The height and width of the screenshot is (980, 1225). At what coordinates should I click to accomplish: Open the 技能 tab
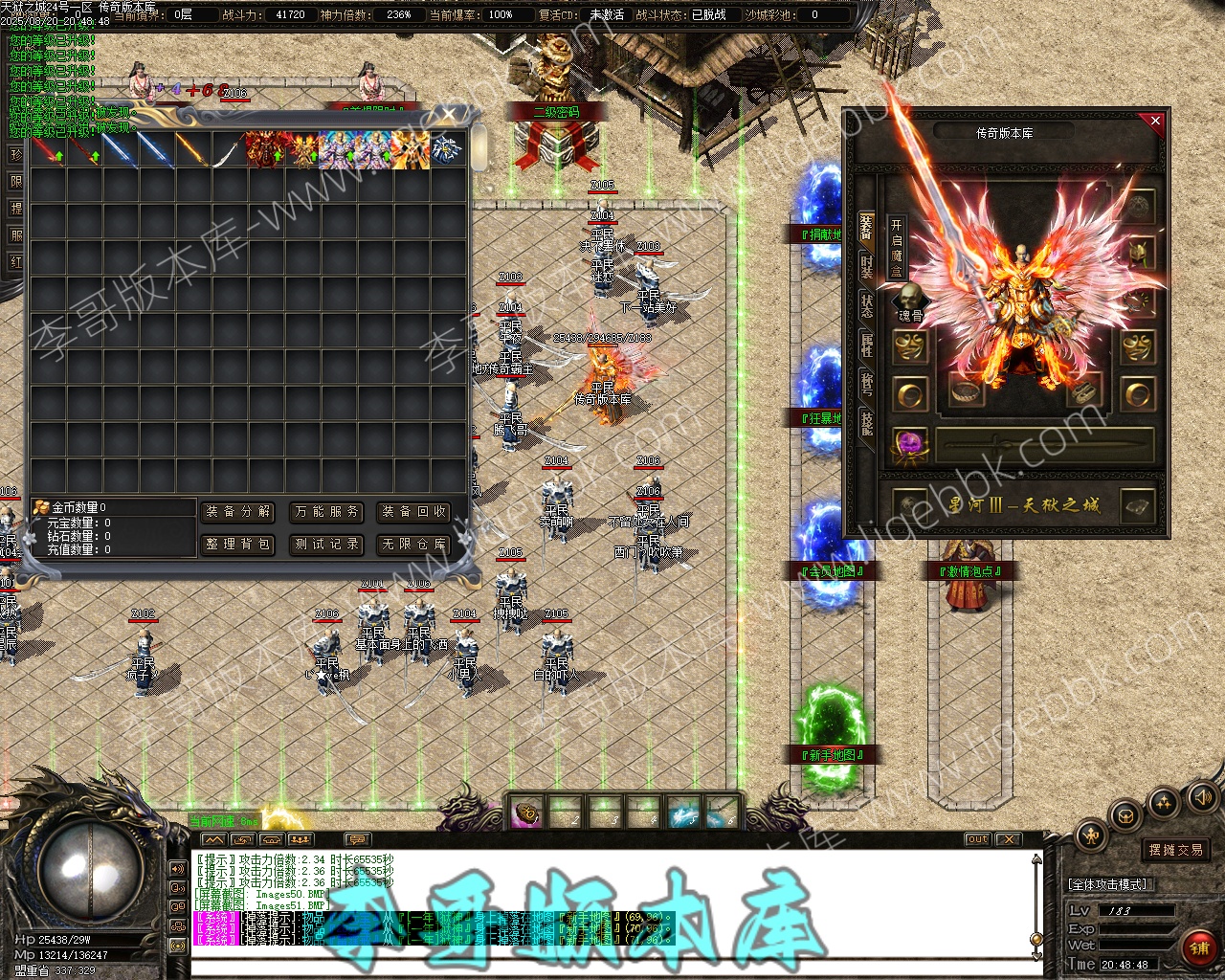pyautogui.click(x=866, y=422)
